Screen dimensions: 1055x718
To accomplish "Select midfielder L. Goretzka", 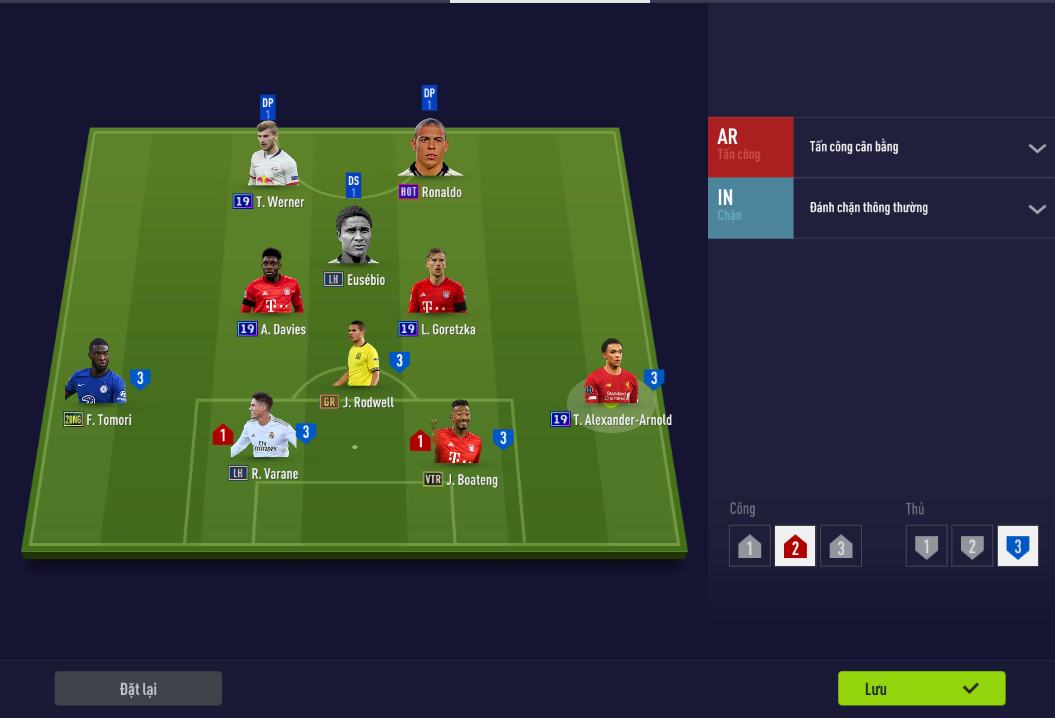I will click(437, 284).
